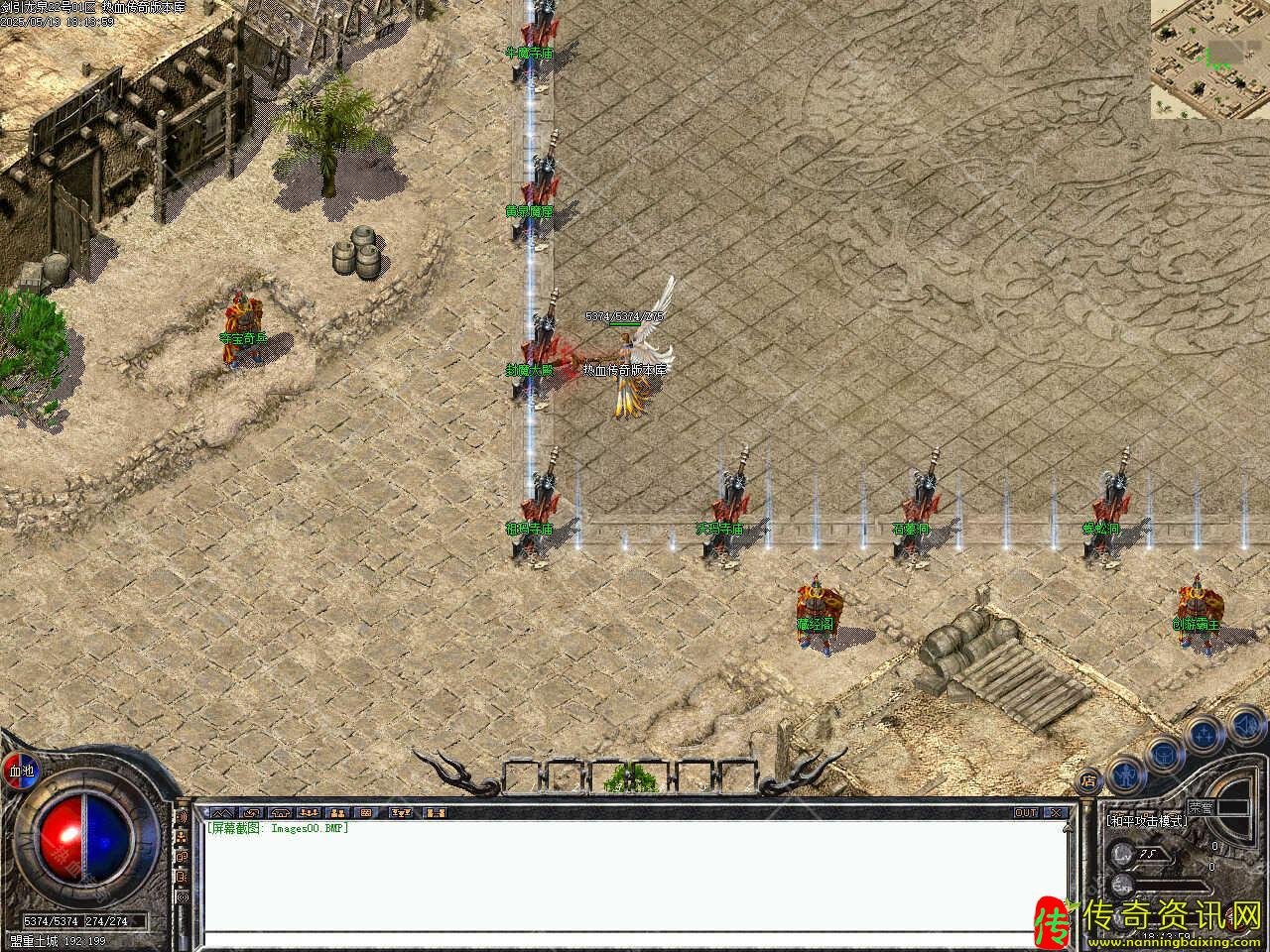Open the minimap in the corner

1209,59
